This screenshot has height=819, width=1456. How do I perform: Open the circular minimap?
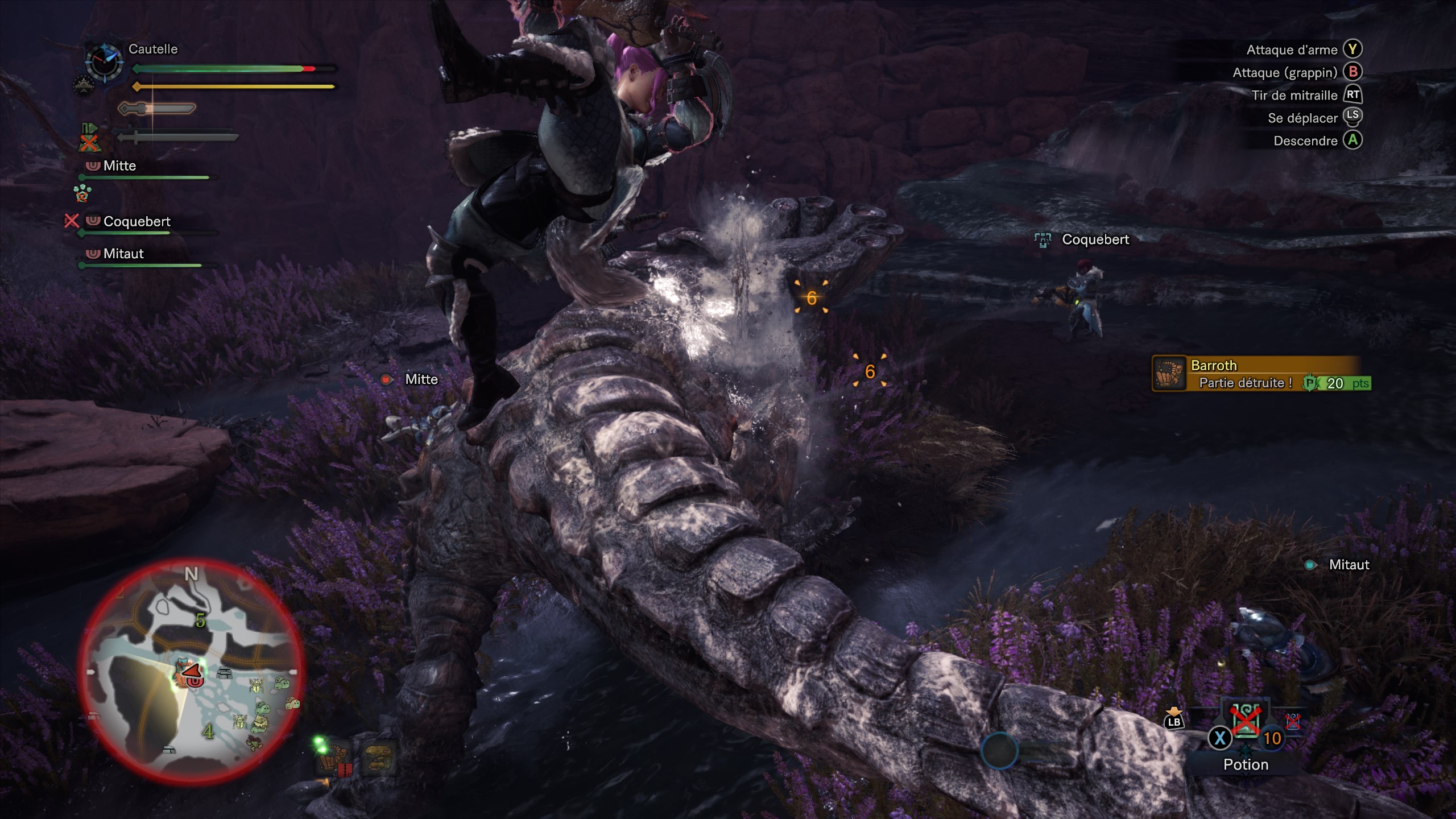click(x=193, y=670)
